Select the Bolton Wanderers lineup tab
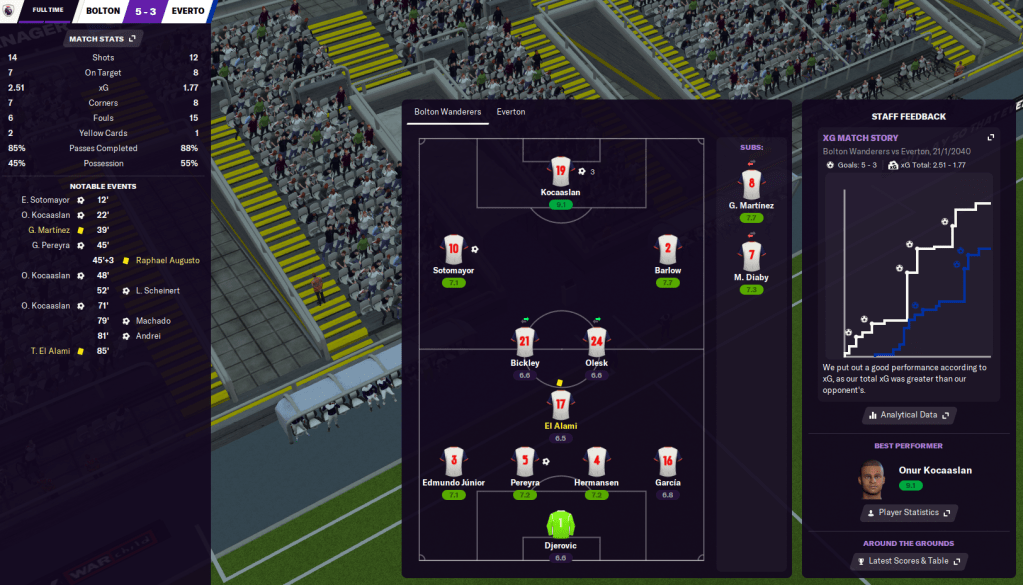The width and height of the screenshot is (1023, 585). [447, 112]
